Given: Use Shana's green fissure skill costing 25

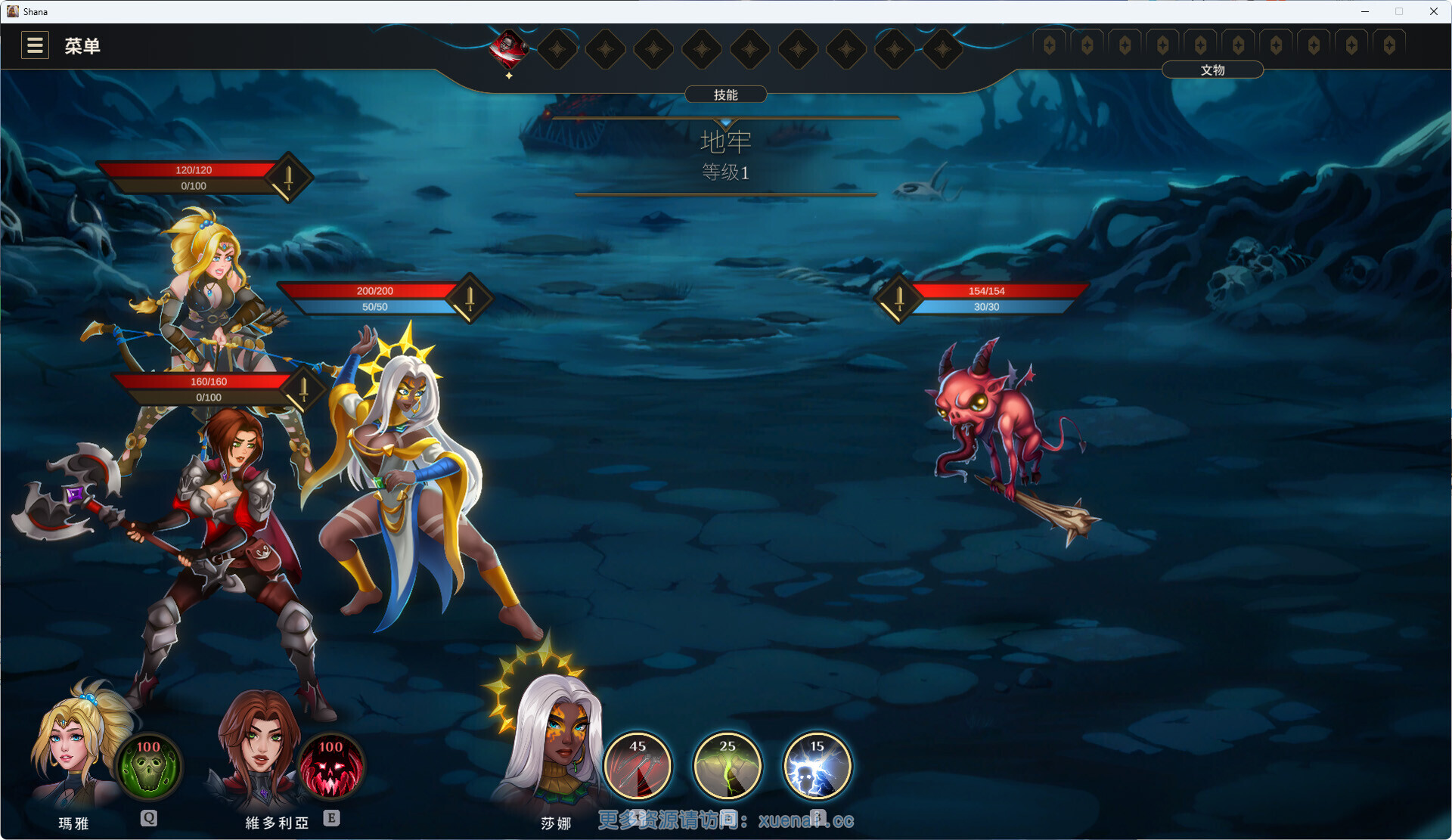Looking at the screenshot, I should [x=728, y=766].
